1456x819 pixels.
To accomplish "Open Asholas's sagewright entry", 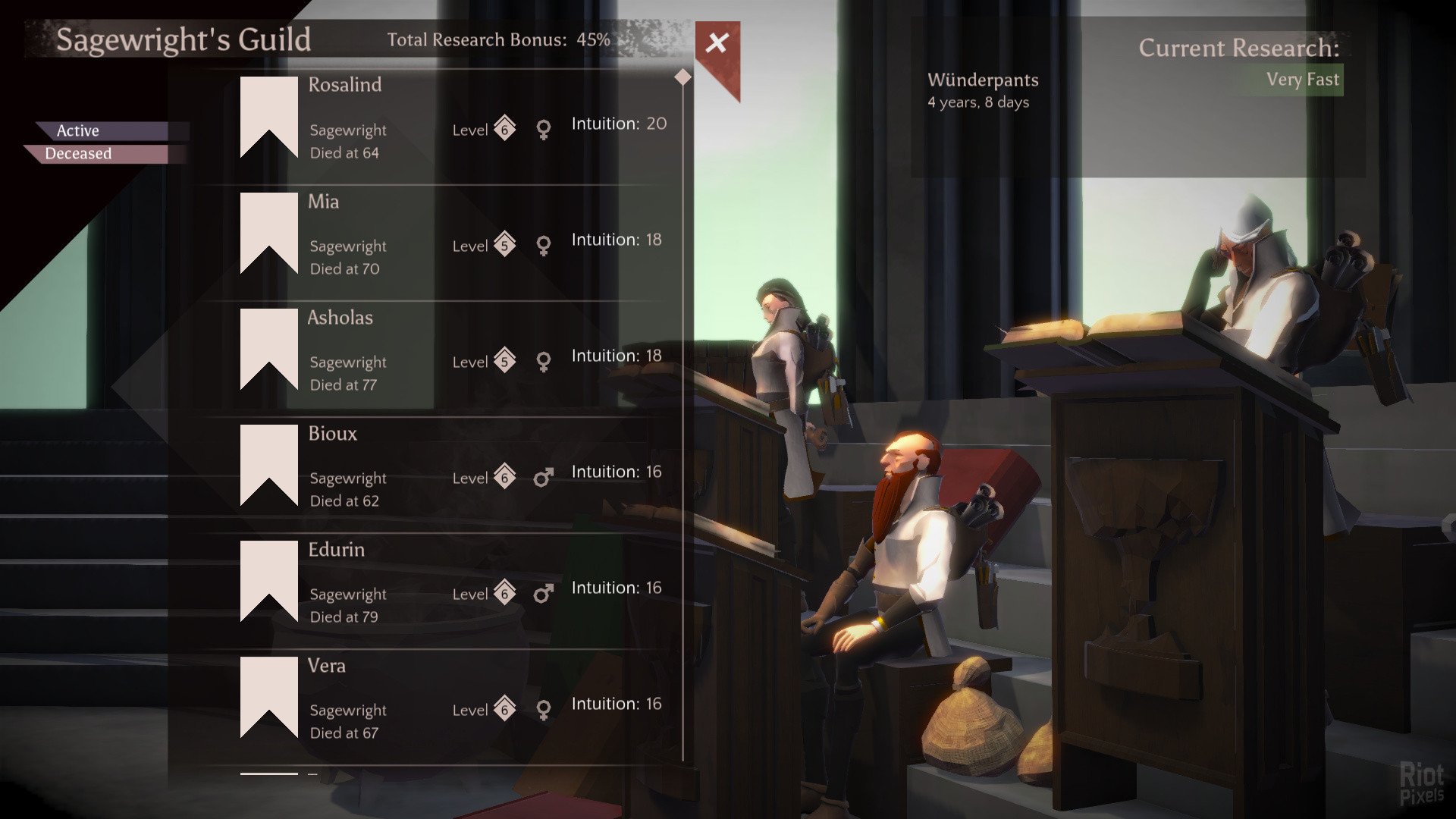I will [455, 353].
